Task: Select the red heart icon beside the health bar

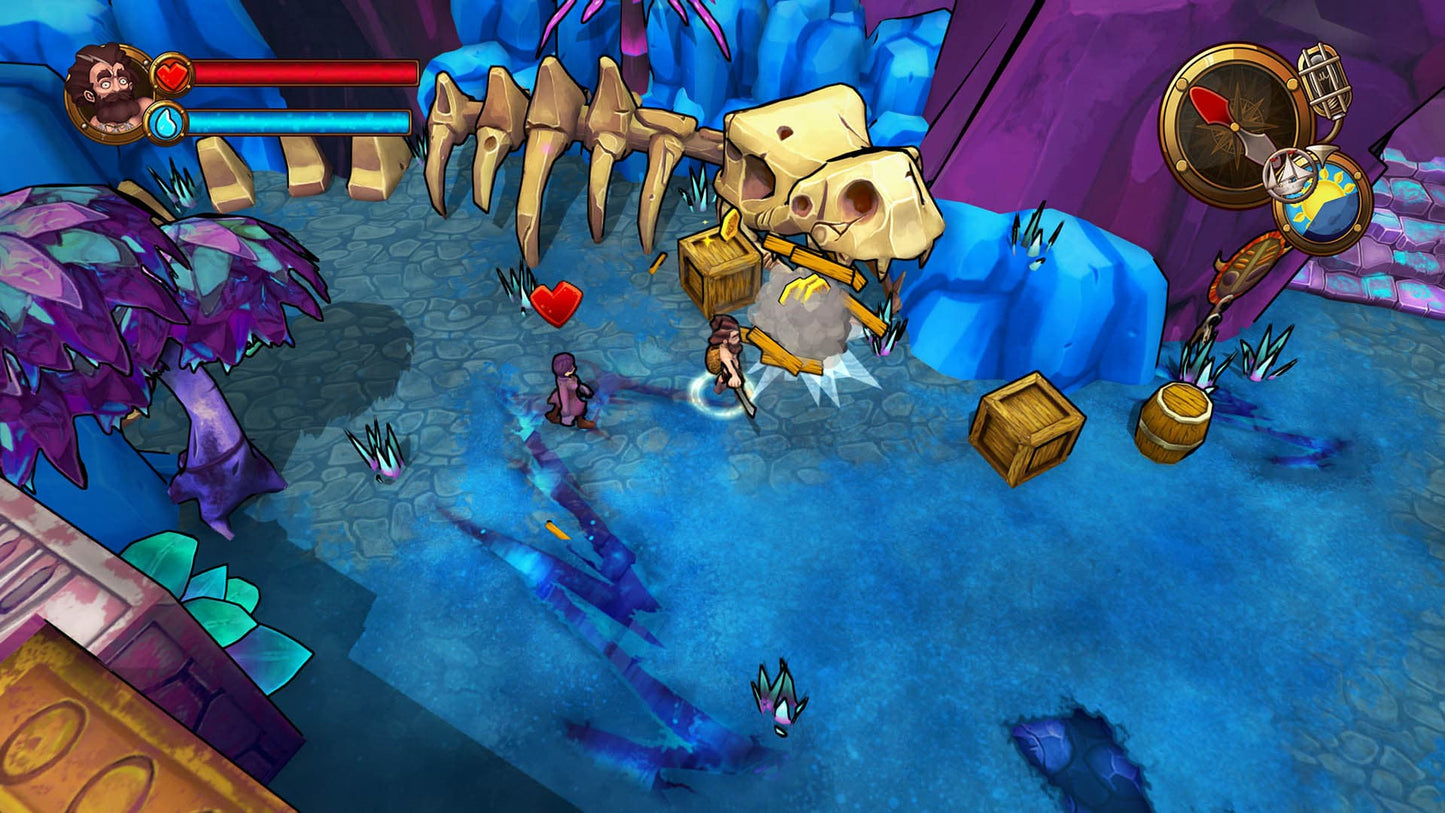Action: 172,72
